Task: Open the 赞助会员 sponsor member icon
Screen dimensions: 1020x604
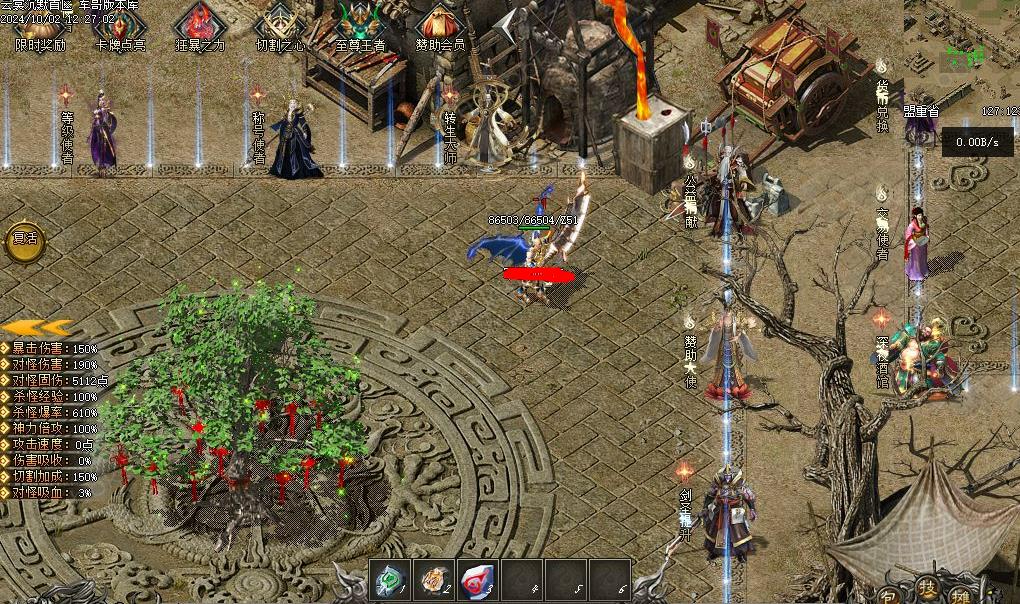Action: (440, 26)
